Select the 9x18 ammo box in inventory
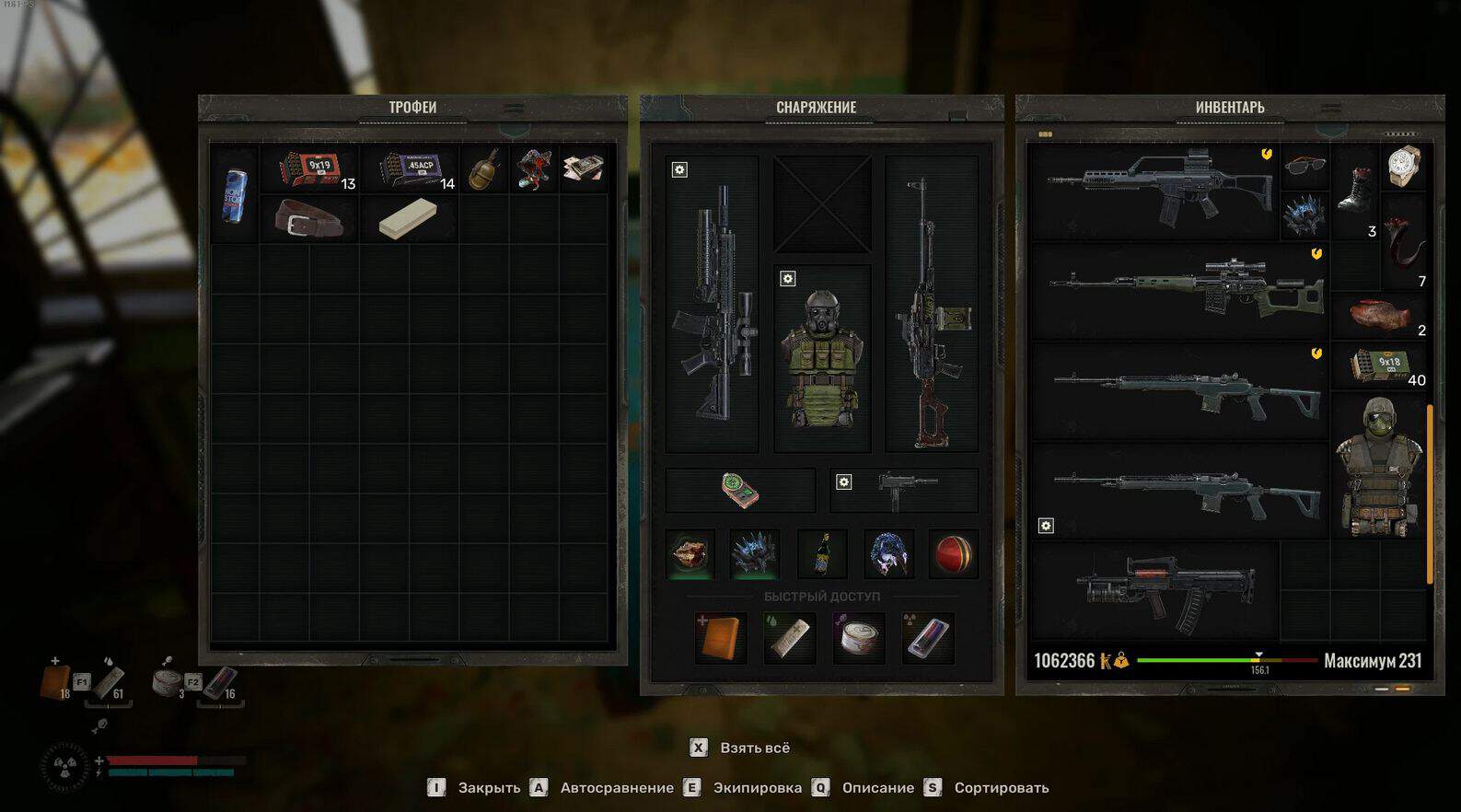Image resolution: width=1461 pixels, height=812 pixels. pyautogui.click(x=1379, y=365)
